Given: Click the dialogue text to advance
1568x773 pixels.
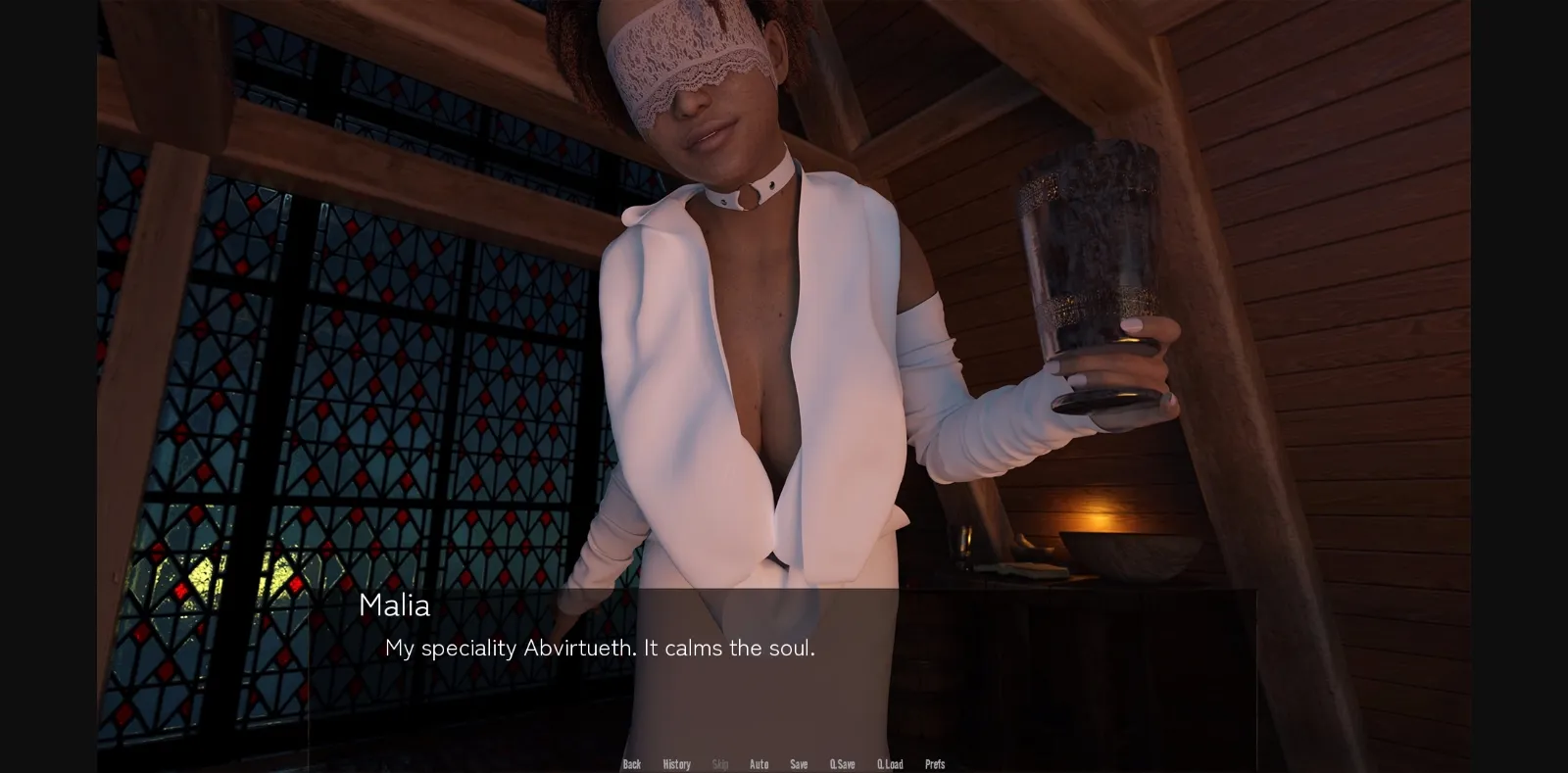Looking at the screenshot, I should (601, 648).
